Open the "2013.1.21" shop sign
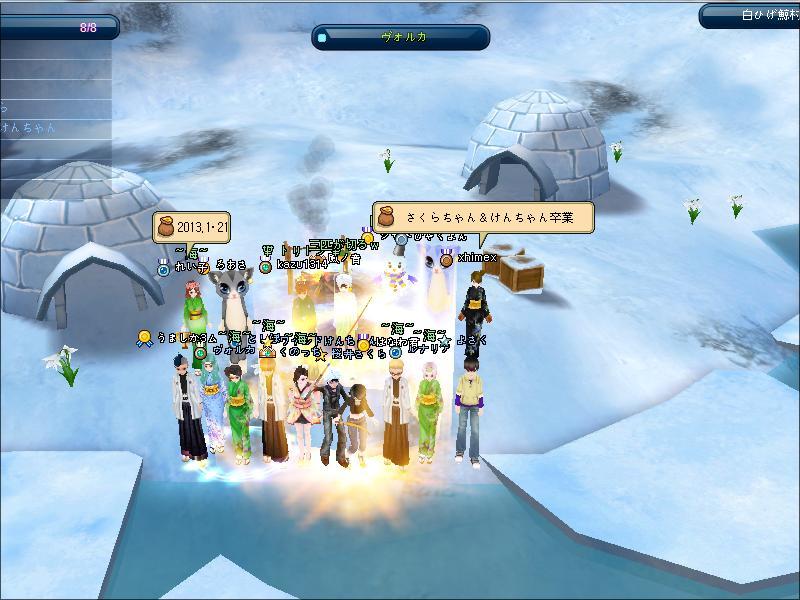Image resolution: width=800 pixels, height=600 pixels. [193, 227]
